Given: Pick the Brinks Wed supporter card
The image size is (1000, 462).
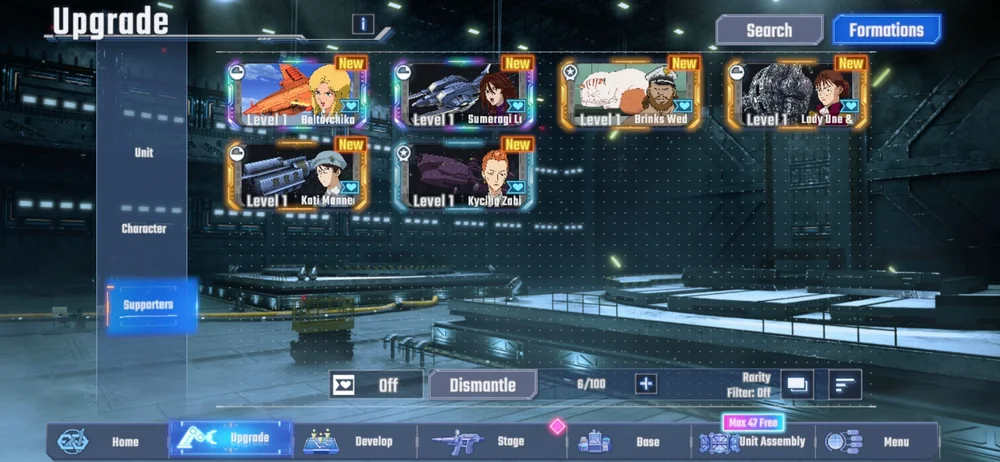Looking at the screenshot, I should (630, 94).
